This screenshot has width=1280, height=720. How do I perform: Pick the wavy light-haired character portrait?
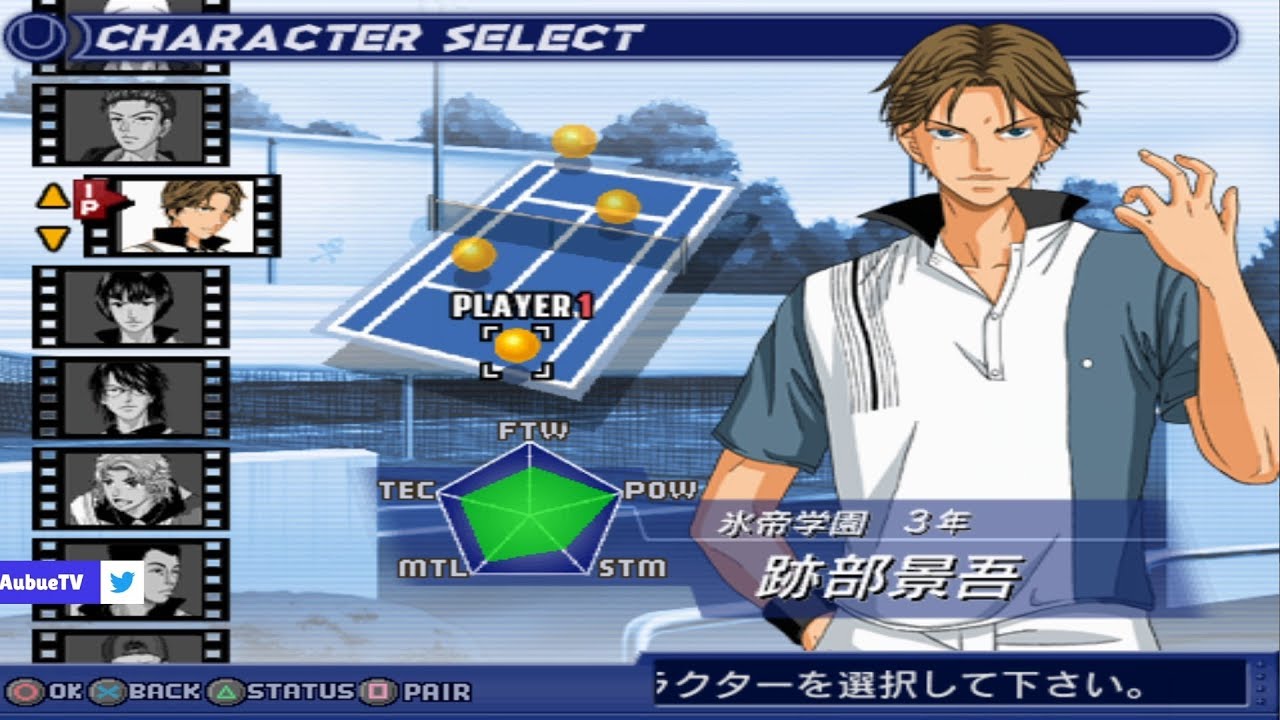tap(131, 488)
